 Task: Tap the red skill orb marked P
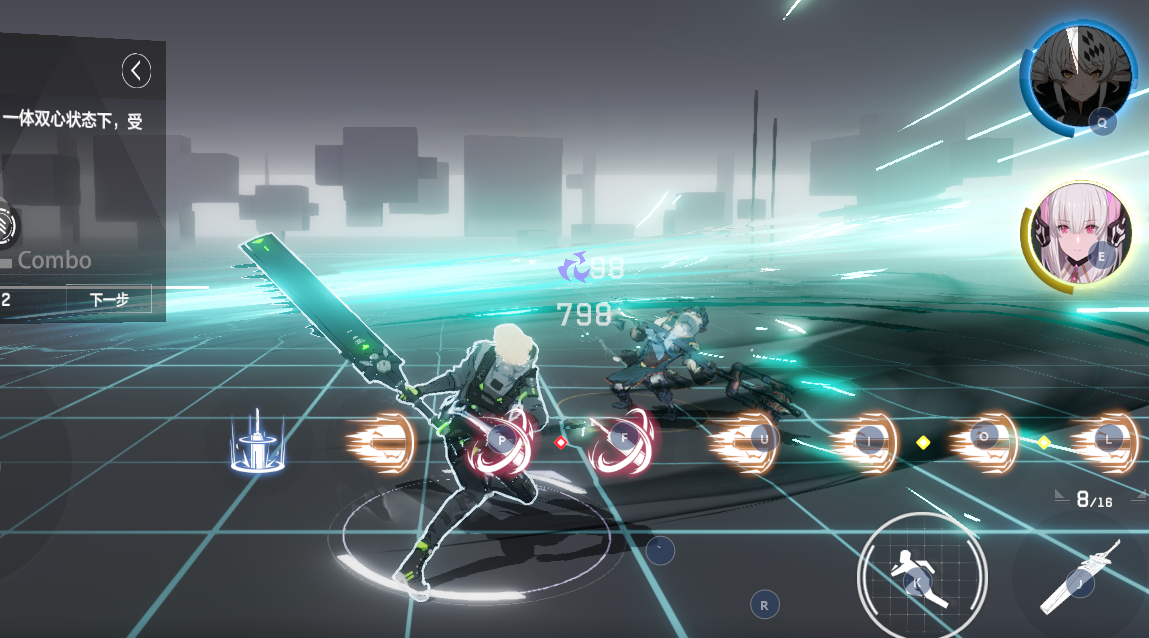click(500, 441)
